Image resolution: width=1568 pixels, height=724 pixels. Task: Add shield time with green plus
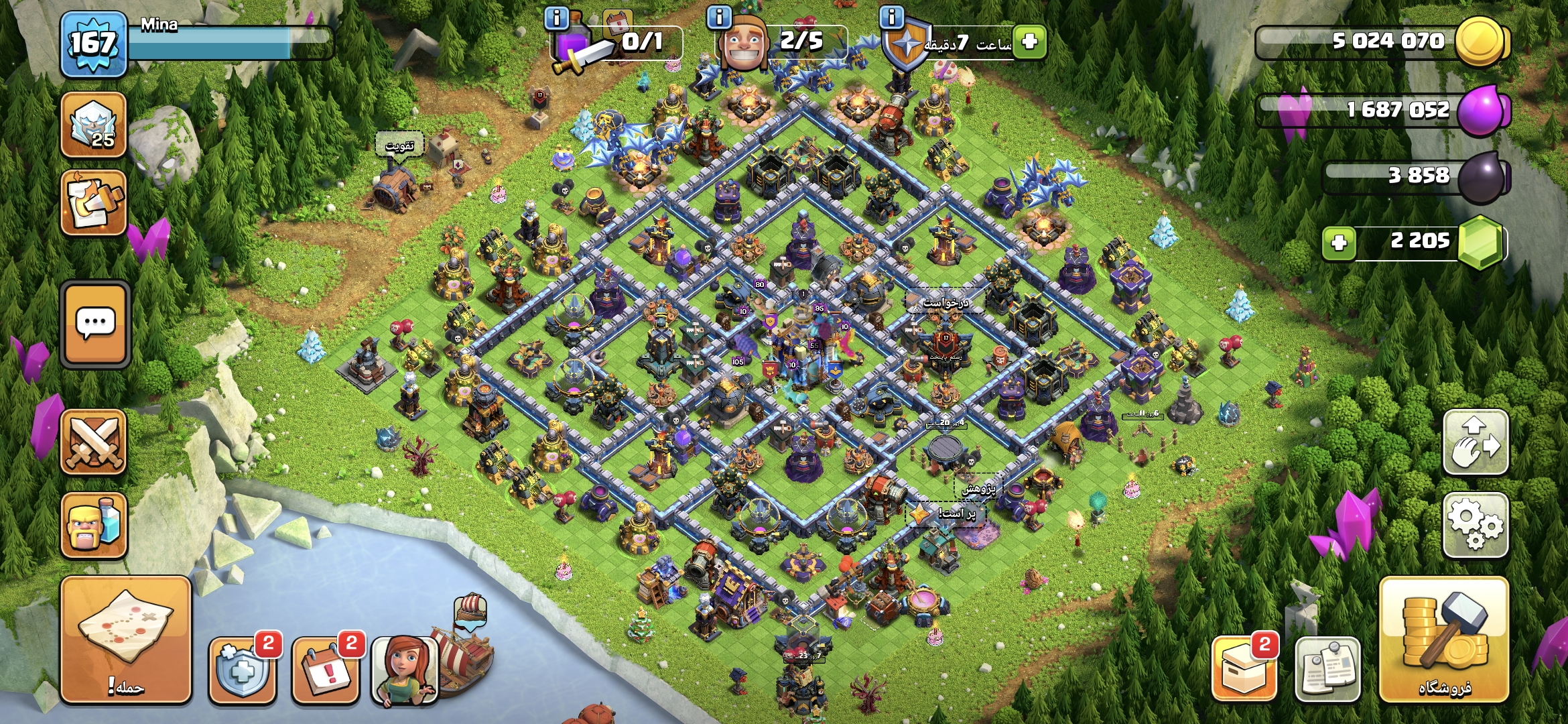coord(1029,42)
